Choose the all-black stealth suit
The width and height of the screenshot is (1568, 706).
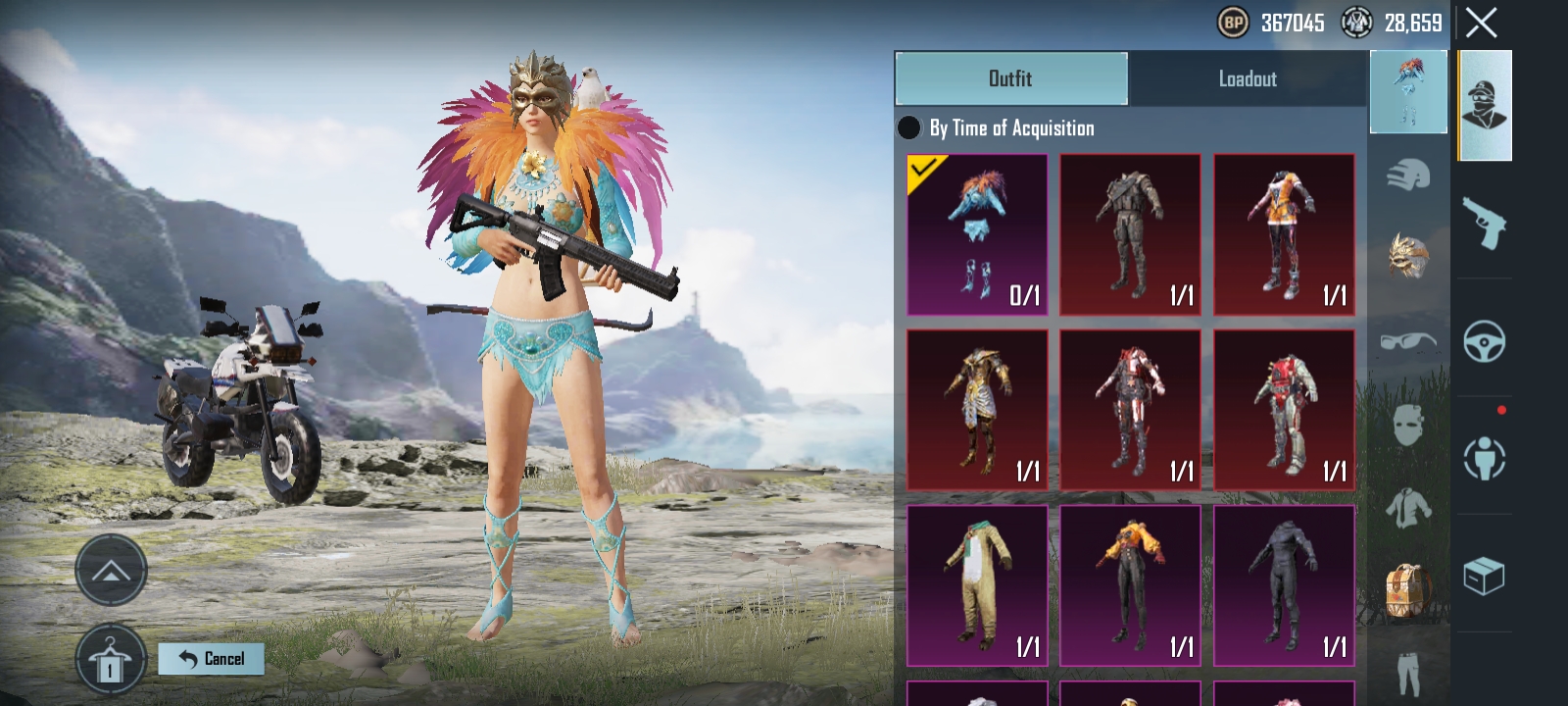(1284, 585)
